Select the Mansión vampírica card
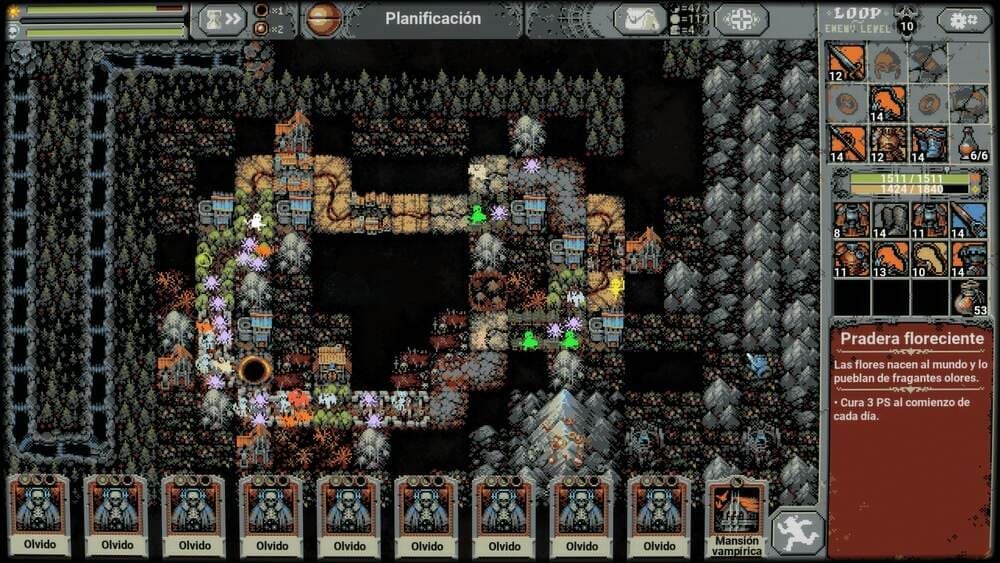 point(736,516)
